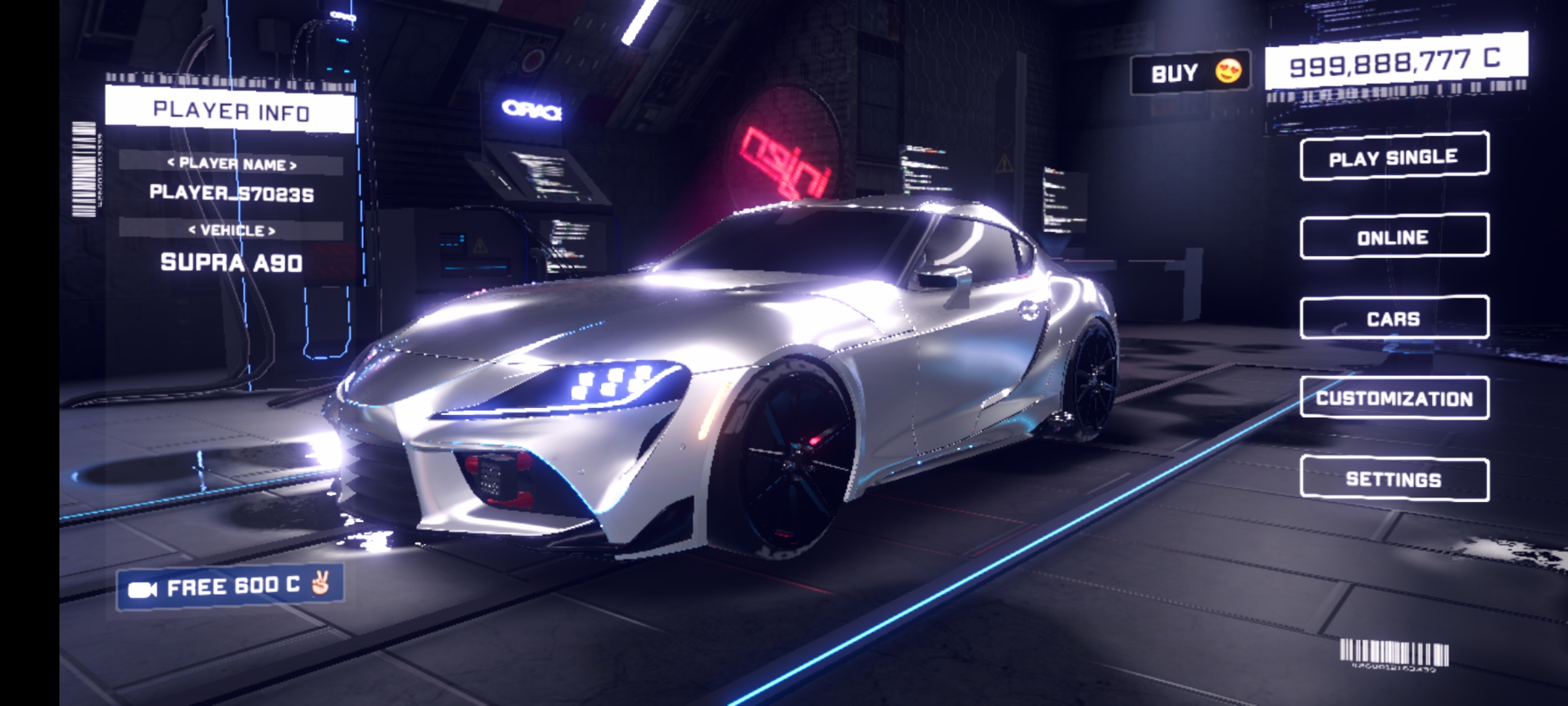1568x706 pixels.
Task: Go to Customization
Action: (x=1394, y=398)
